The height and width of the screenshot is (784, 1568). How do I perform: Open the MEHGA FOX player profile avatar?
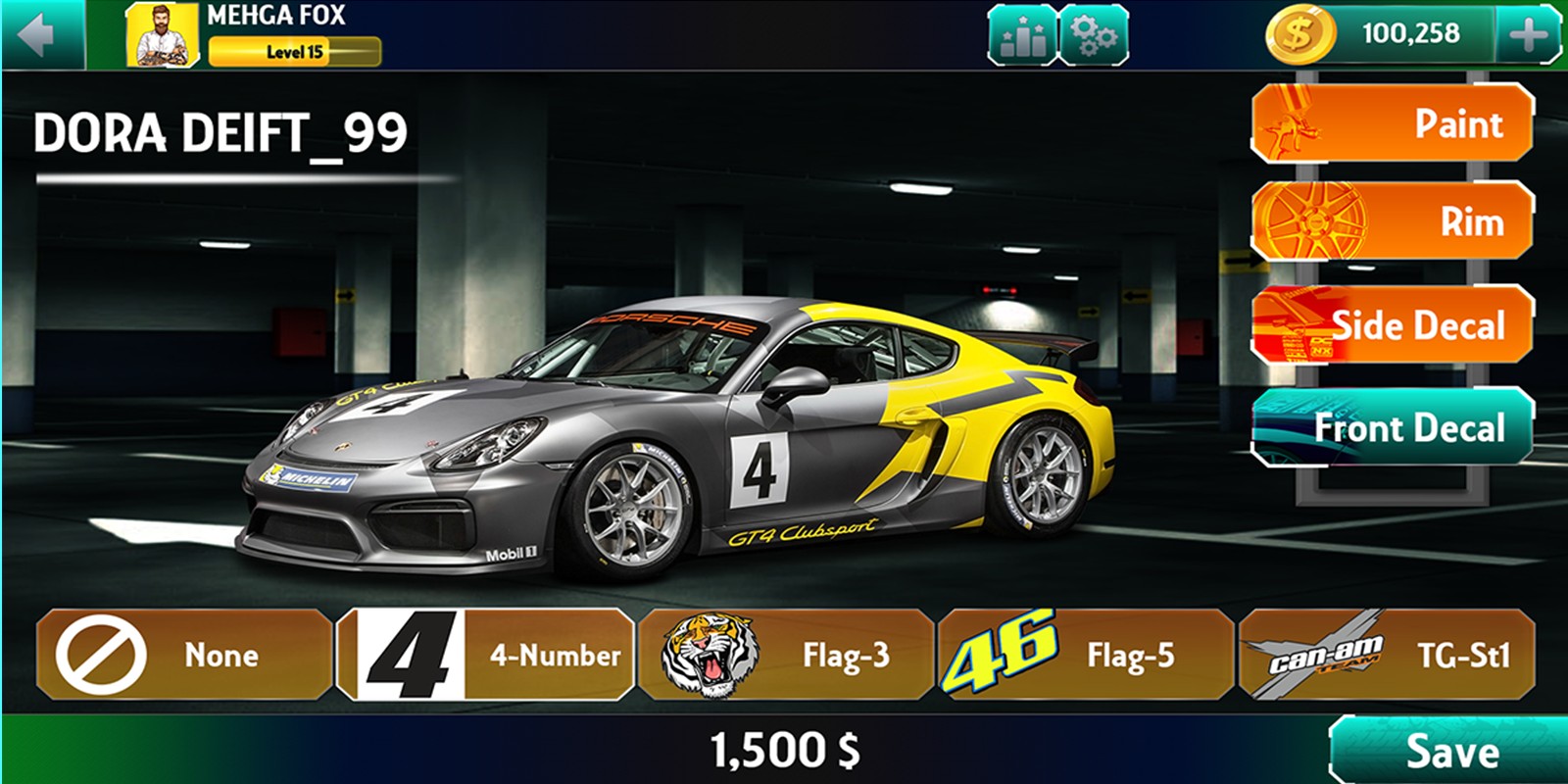point(162,36)
